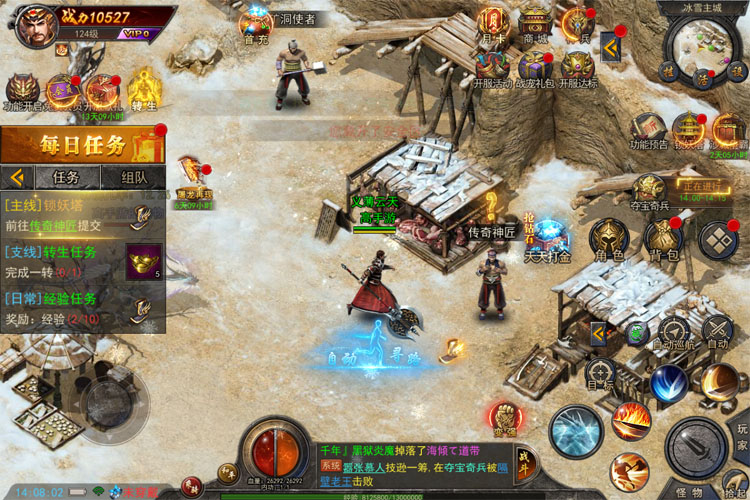Switch to the 组队 team tab
The height and width of the screenshot is (500, 750).
coord(134,177)
